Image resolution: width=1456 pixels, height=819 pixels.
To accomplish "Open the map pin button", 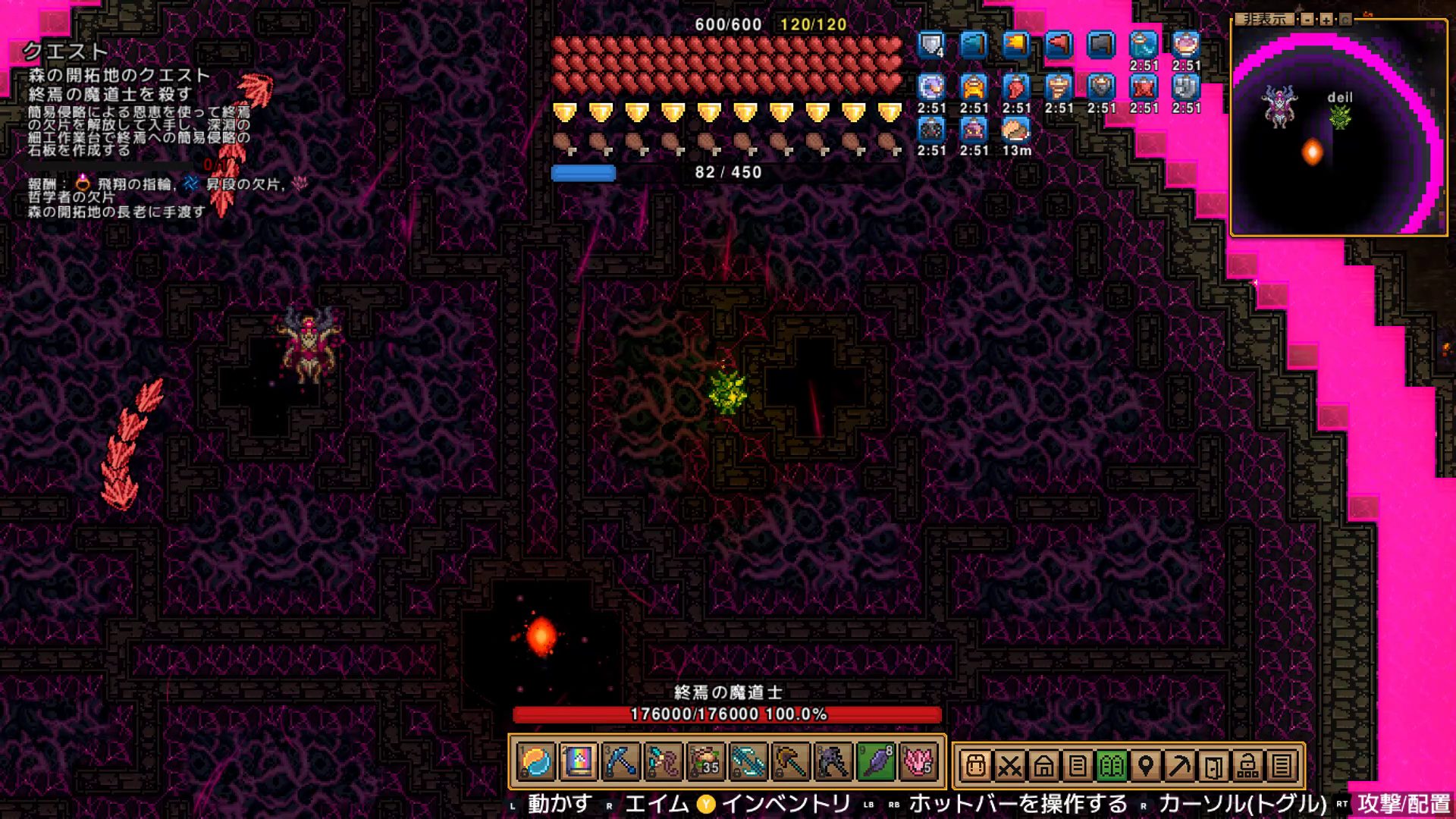I will coord(1146,767).
